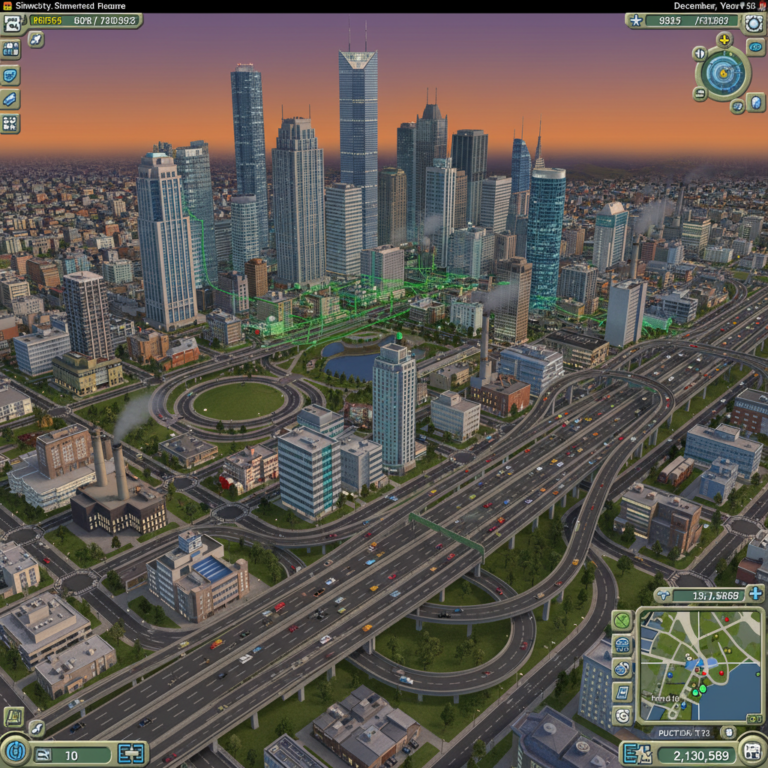Open the top-right corner round button
768x768 pixels.
[756, 21]
